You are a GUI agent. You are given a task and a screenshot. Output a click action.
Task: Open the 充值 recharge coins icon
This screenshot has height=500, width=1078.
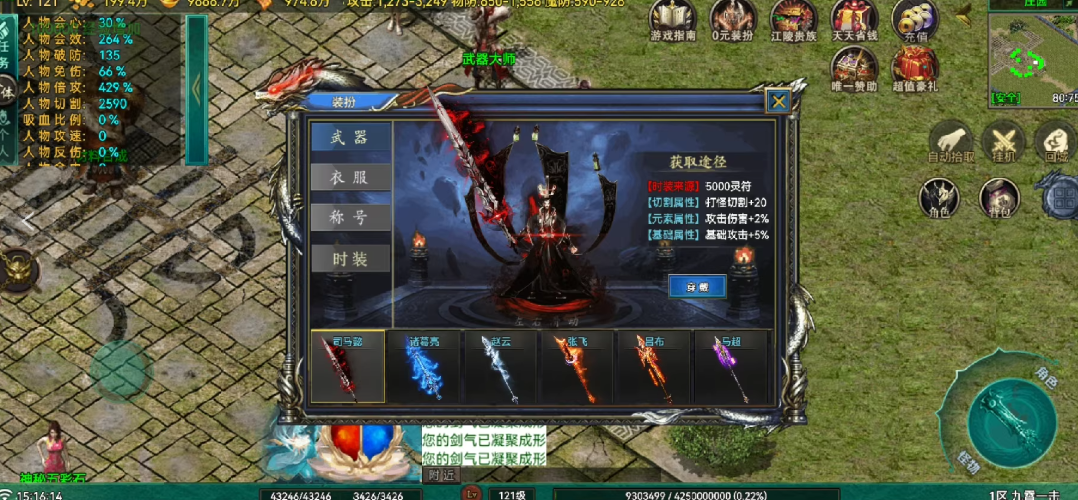(x=914, y=20)
